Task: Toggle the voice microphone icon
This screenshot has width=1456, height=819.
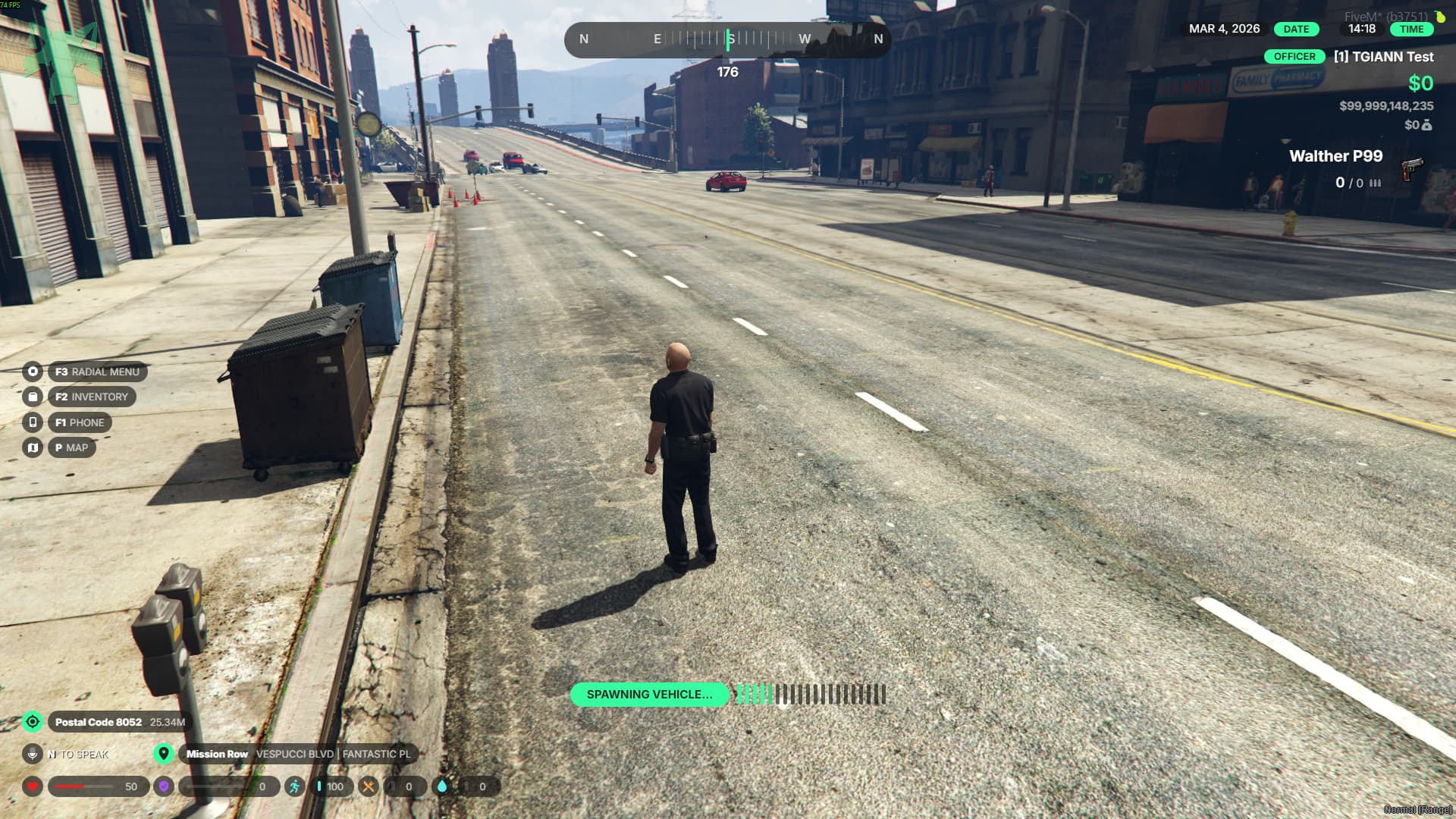Action: pos(33,755)
